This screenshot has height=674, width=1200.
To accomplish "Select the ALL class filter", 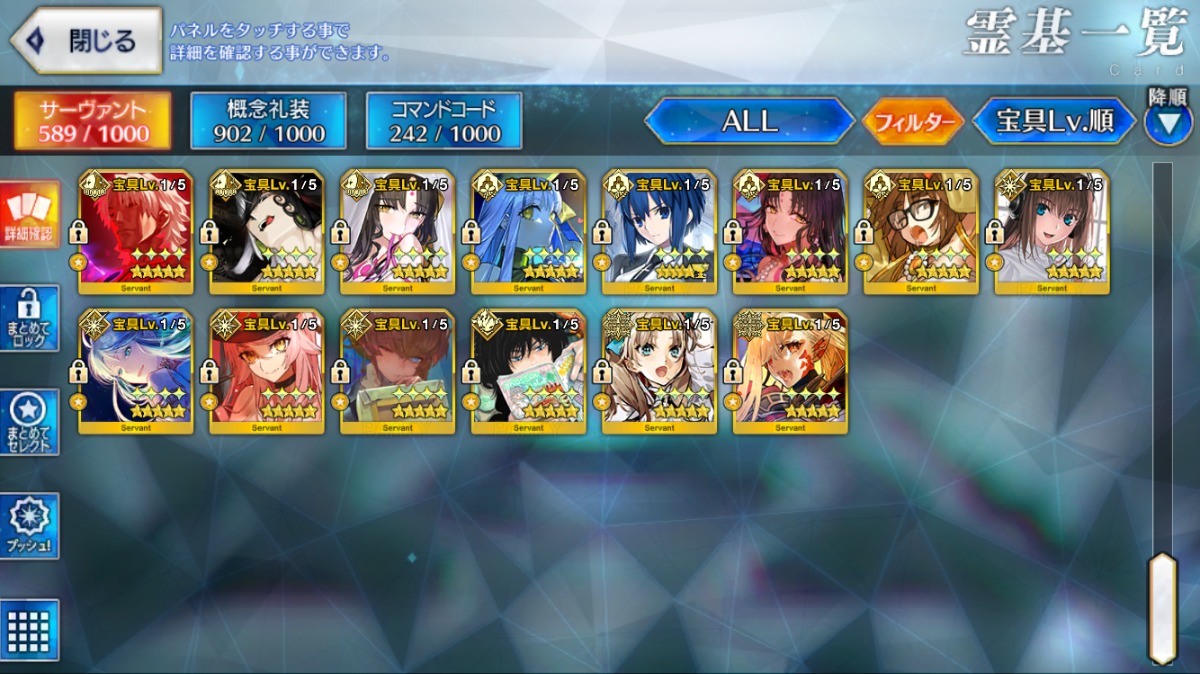I will point(749,121).
